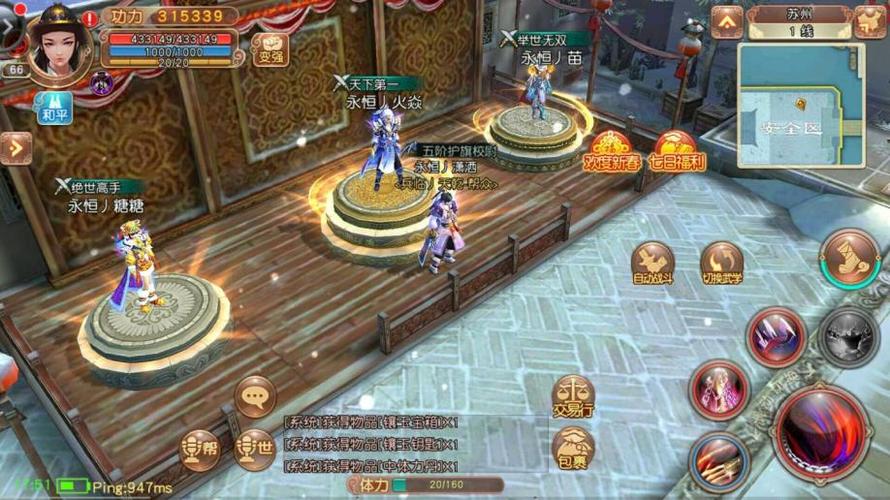Screen dimensions: 890x500
Task: Activate 切换武学 switch martial art
Action: (x=721, y=264)
